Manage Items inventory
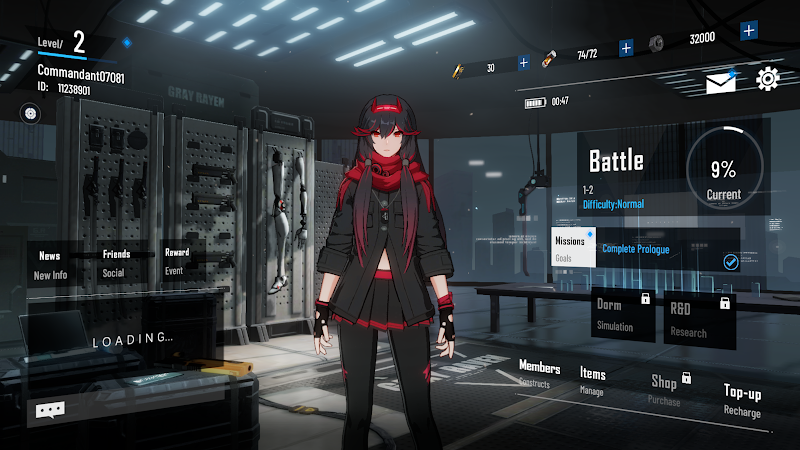This screenshot has height=450, width=800. (x=593, y=381)
